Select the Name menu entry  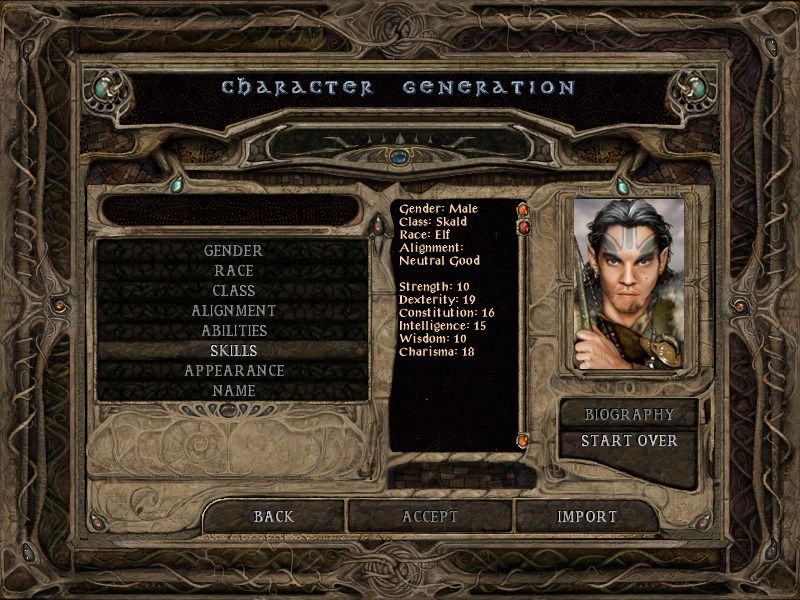(233, 391)
